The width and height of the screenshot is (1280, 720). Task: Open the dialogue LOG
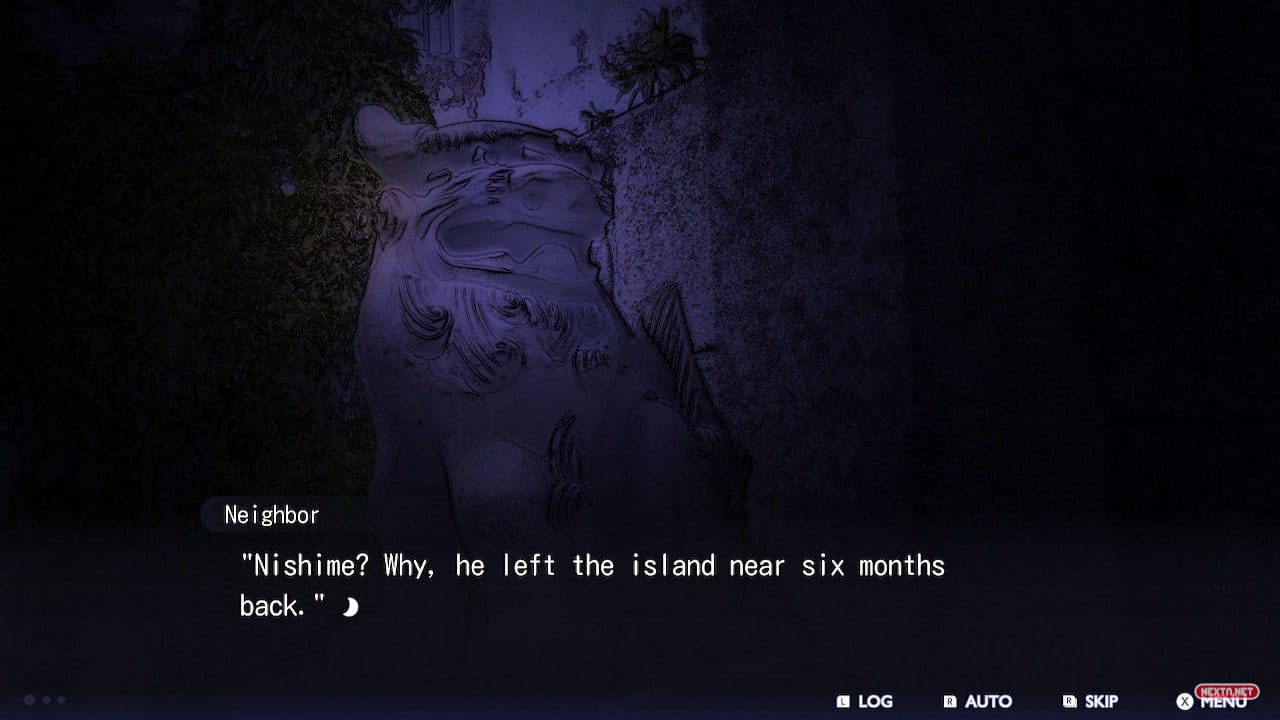click(865, 701)
